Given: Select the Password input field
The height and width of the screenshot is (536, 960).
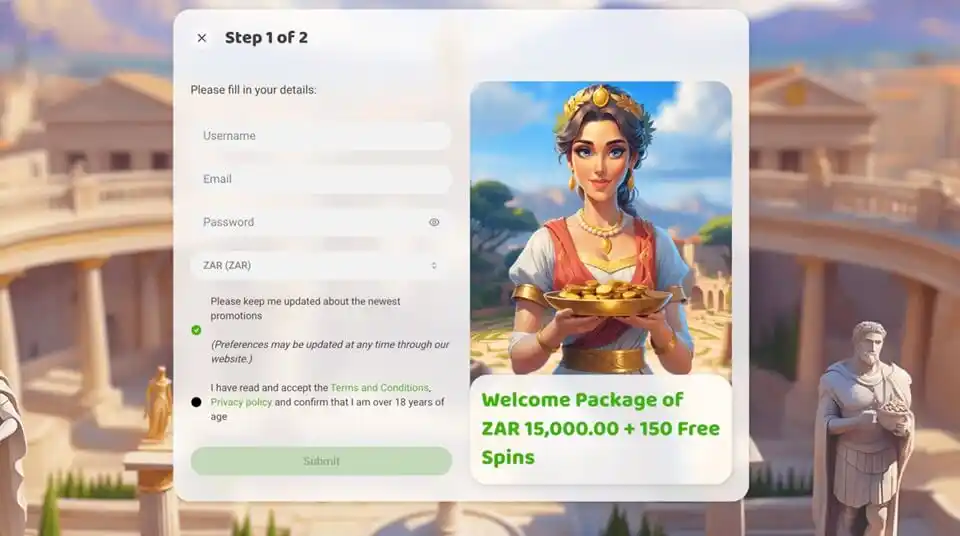Looking at the screenshot, I should (310, 222).
